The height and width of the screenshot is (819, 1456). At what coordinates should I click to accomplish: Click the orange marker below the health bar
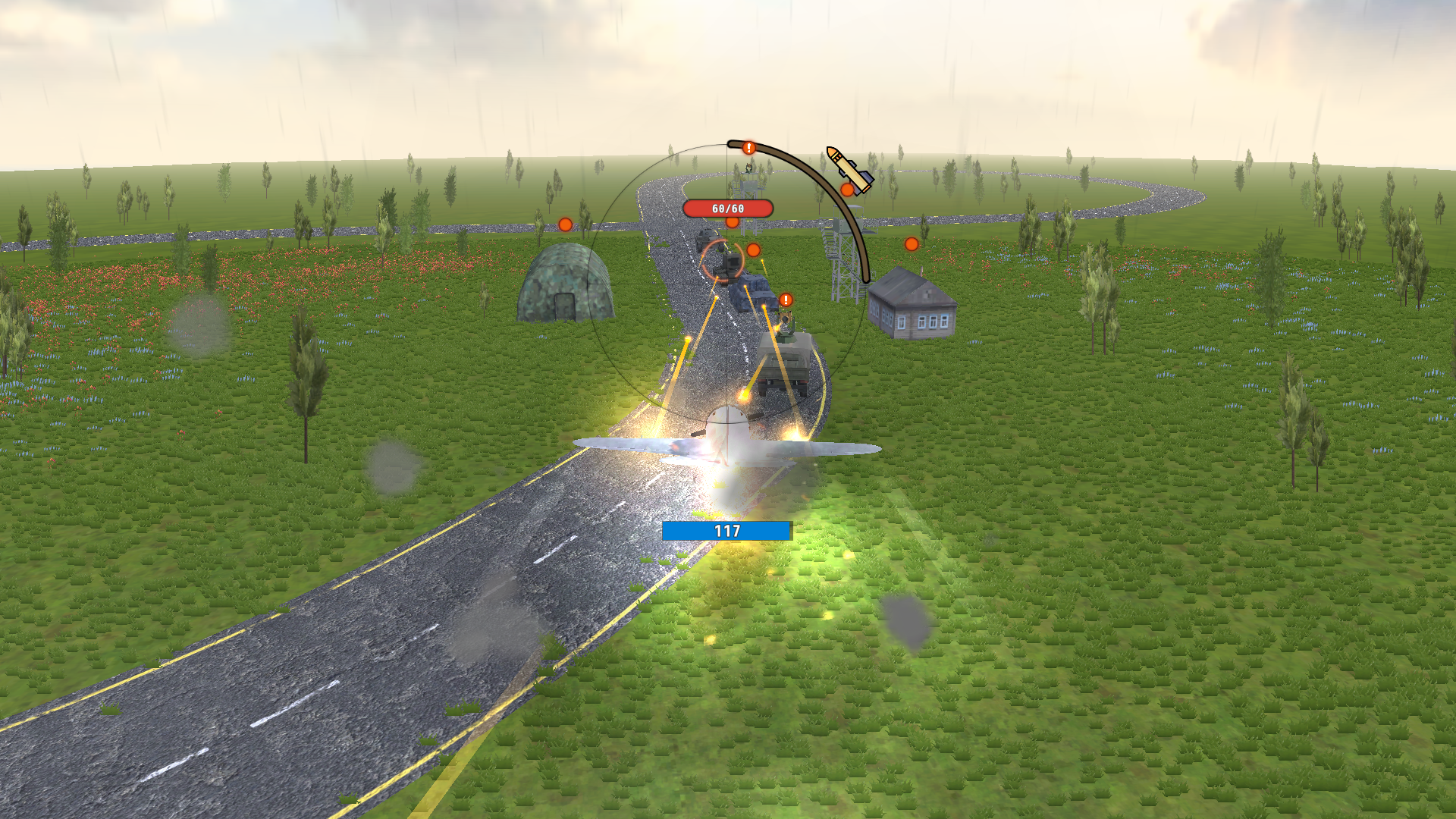732,223
